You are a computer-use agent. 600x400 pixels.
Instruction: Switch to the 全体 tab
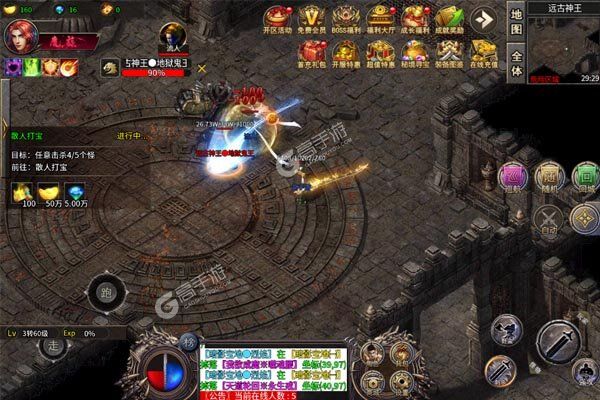(516, 64)
